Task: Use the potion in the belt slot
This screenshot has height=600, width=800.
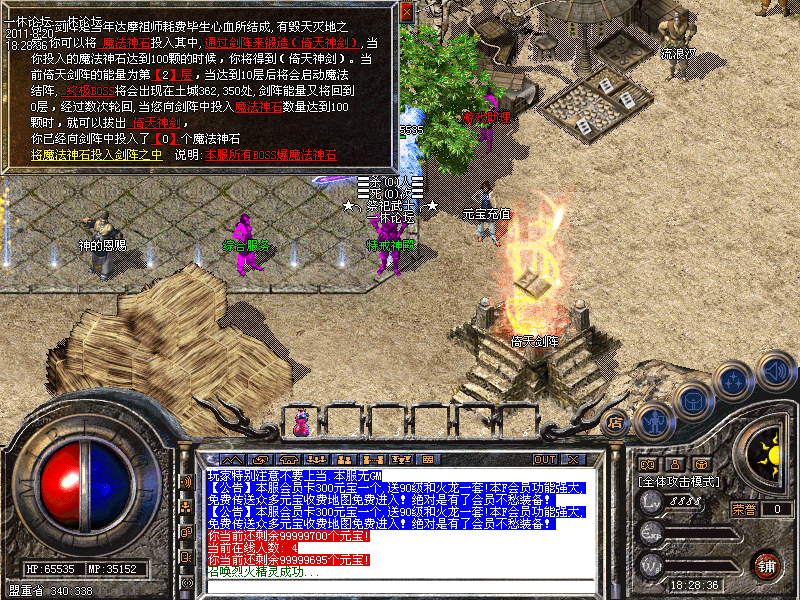Action: pyautogui.click(x=300, y=422)
